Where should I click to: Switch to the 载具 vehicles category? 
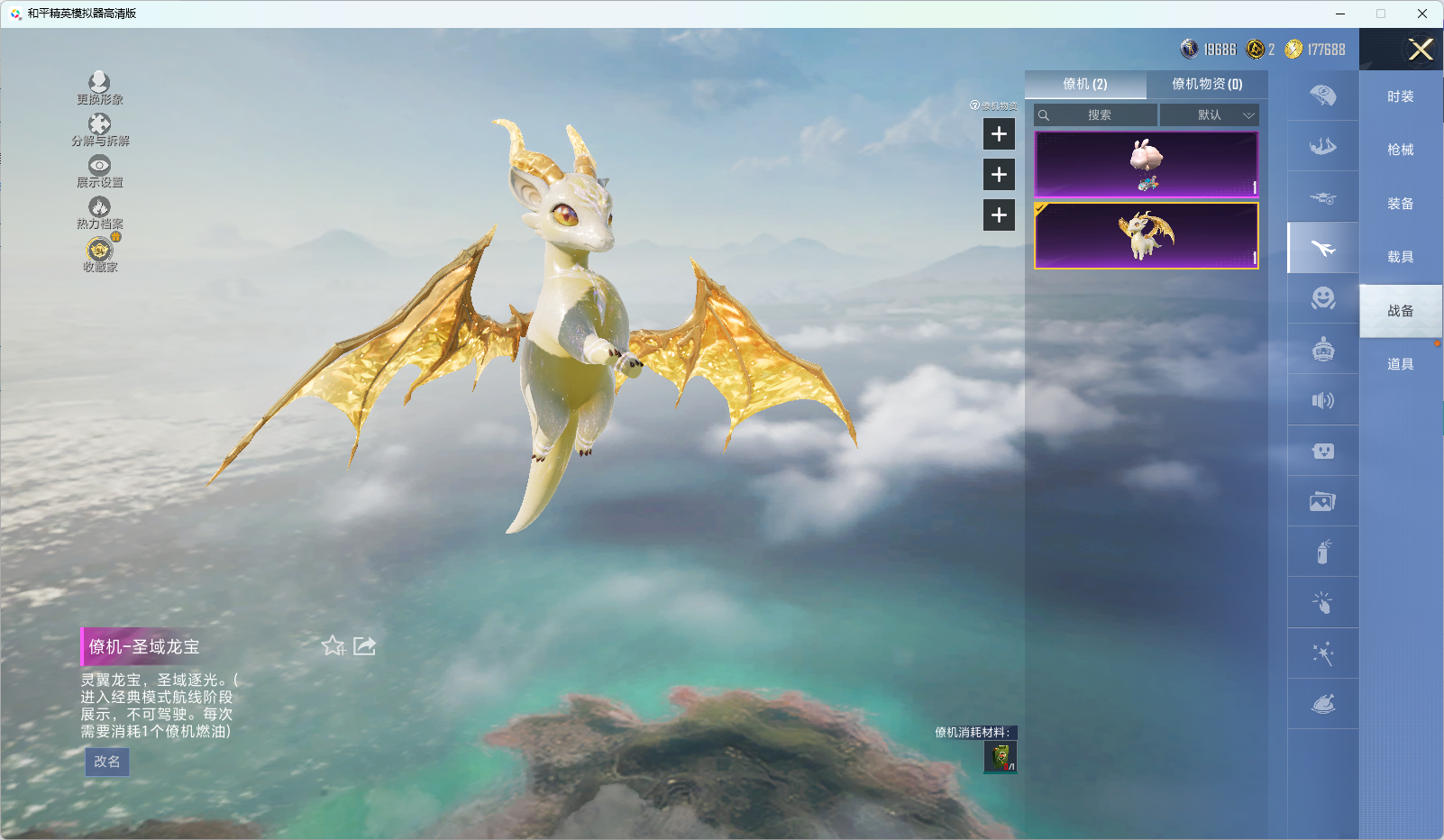[1400, 257]
